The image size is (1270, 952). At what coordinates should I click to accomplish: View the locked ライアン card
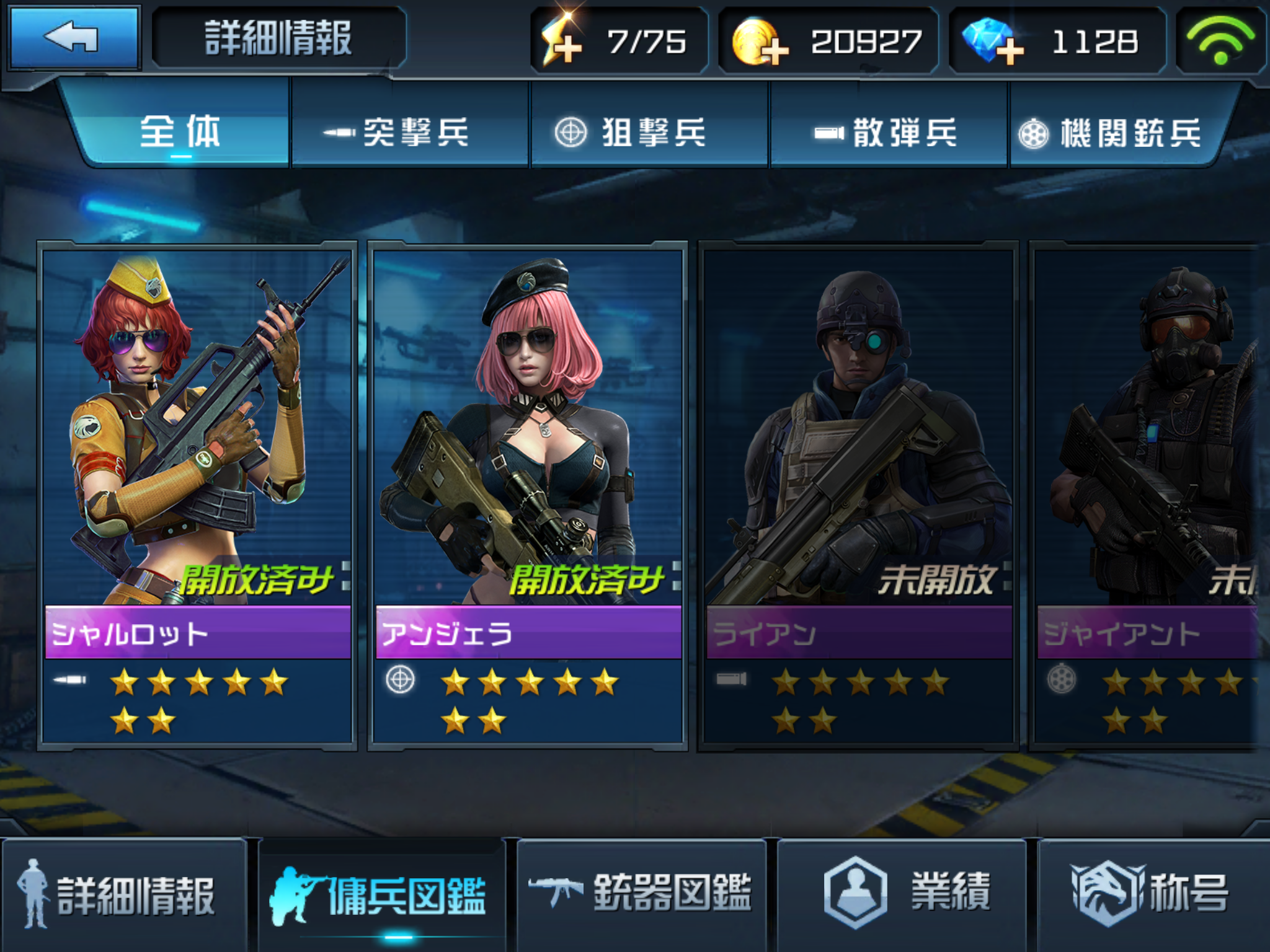tap(858, 495)
